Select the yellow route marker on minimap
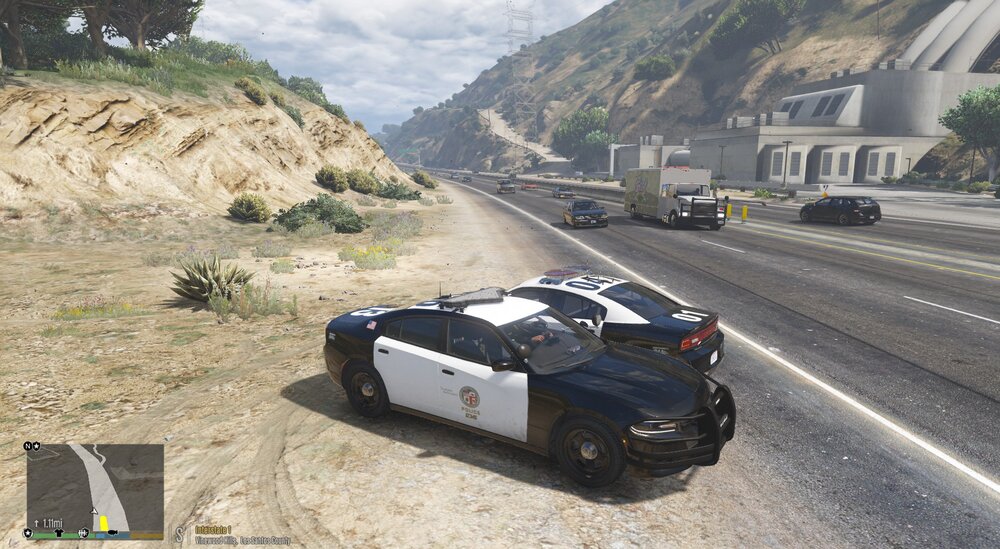 [103, 523]
